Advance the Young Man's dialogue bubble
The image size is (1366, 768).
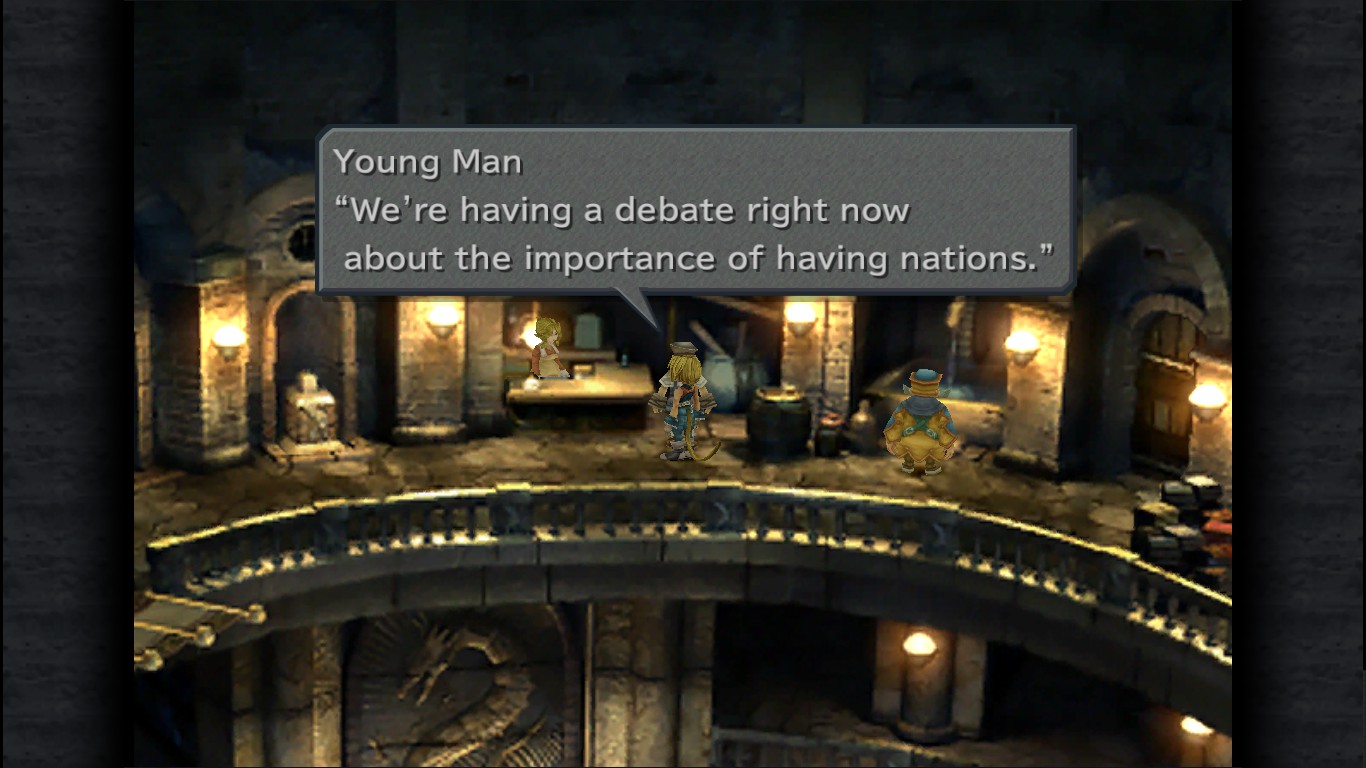click(x=696, y=211)
